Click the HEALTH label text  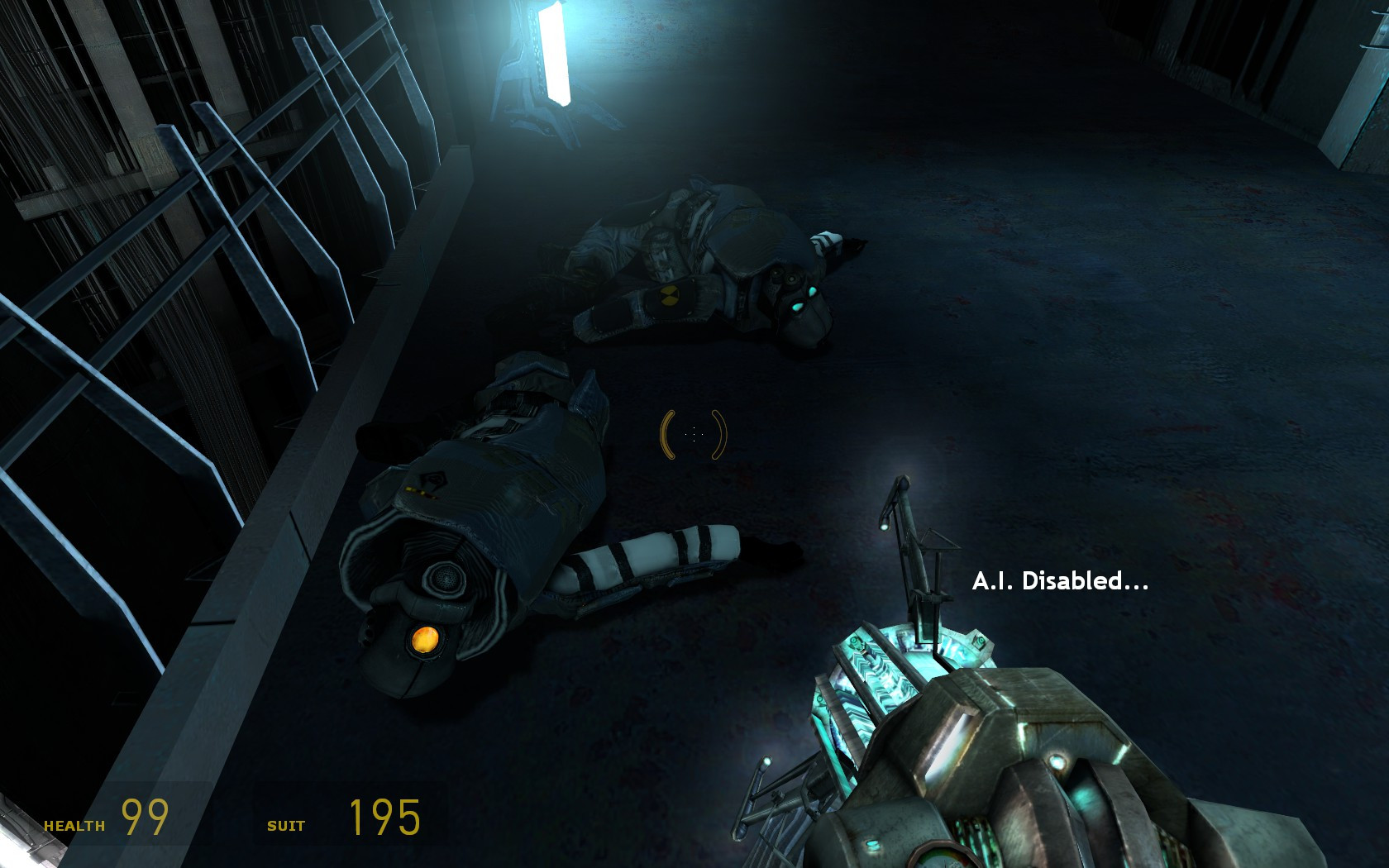(x=76, y=823)
